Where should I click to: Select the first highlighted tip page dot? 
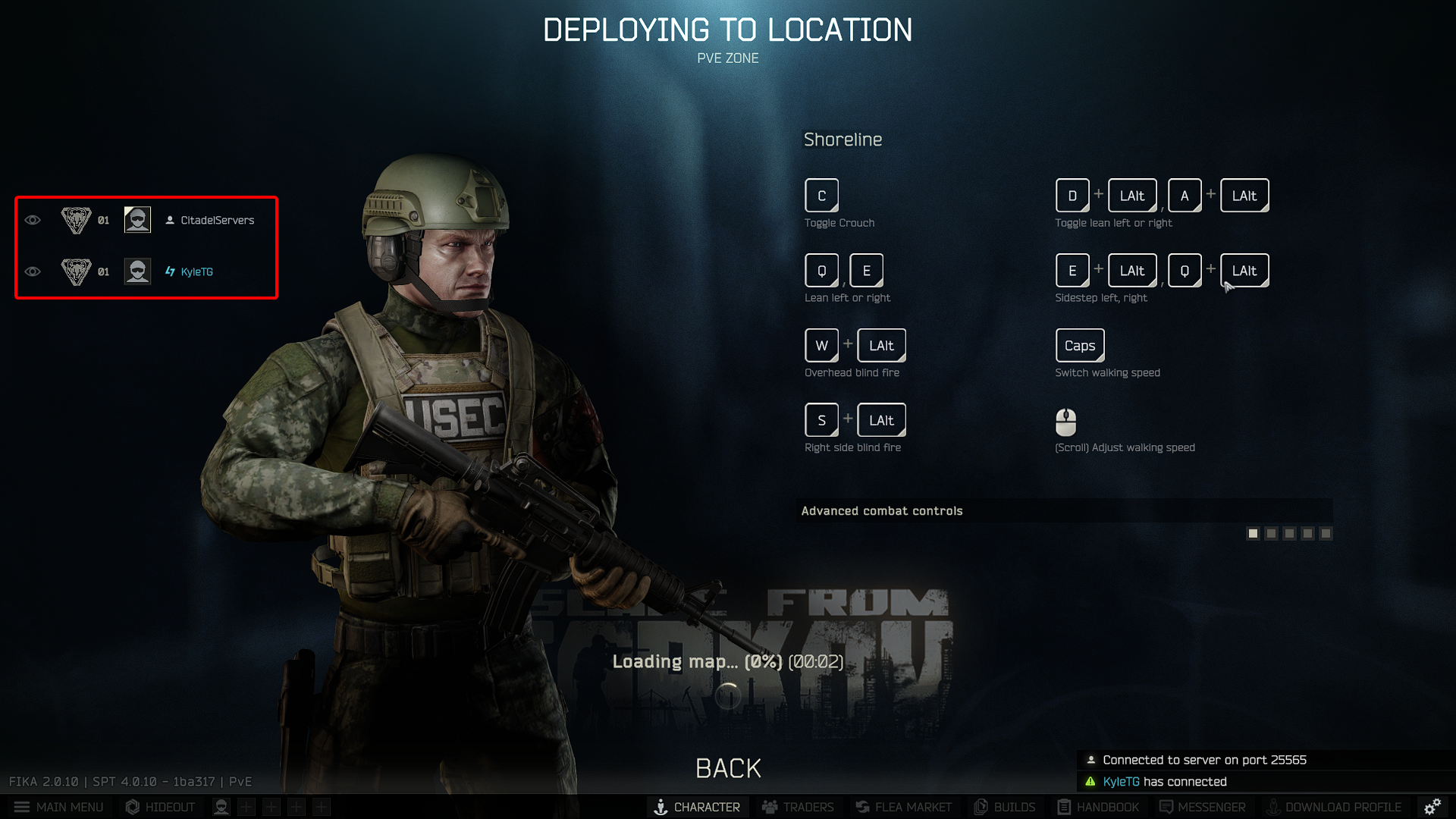pyautogui.click(x=1253, y=534)
